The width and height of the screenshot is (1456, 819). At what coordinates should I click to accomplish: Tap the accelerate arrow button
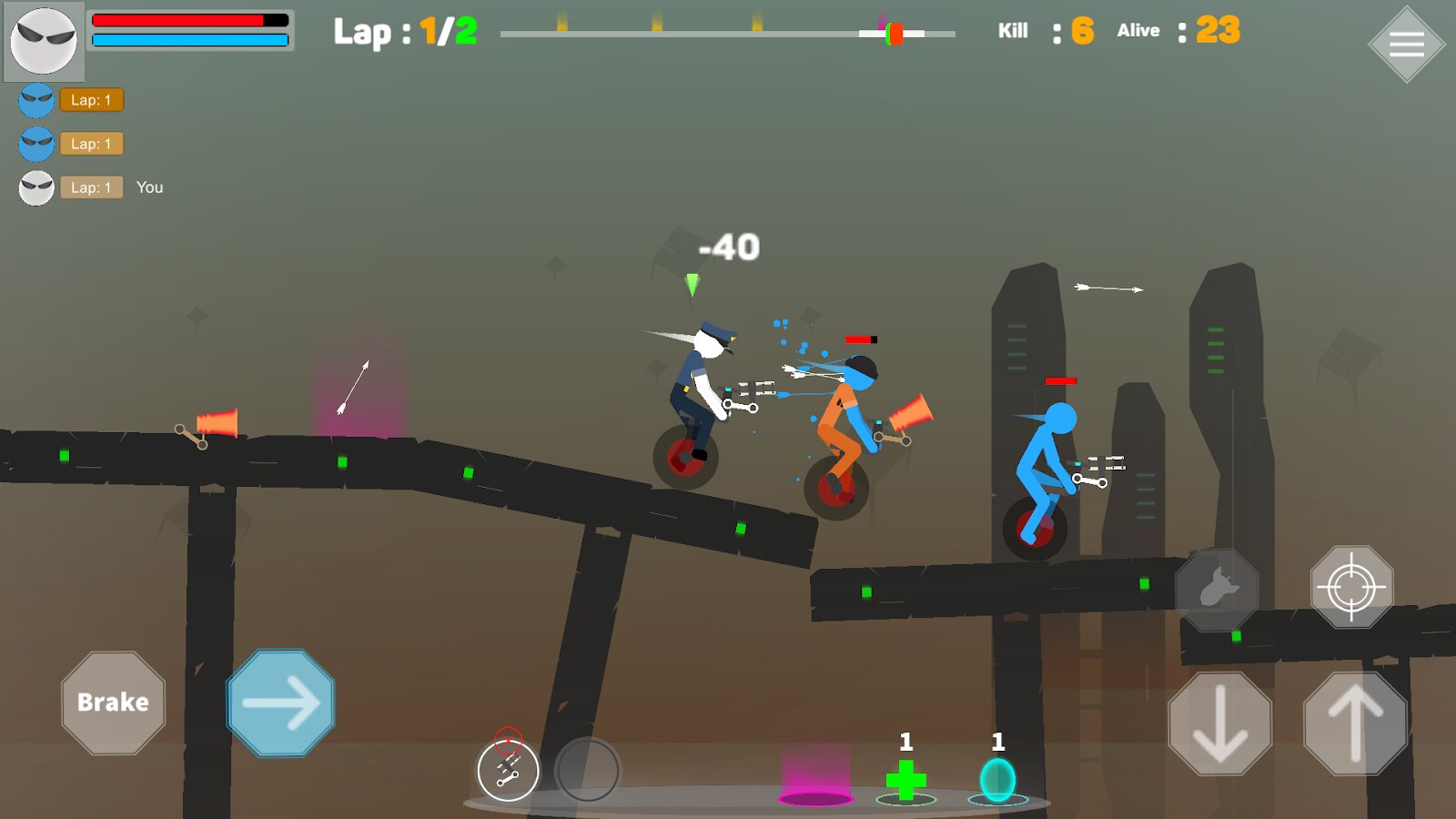(279, 702)
